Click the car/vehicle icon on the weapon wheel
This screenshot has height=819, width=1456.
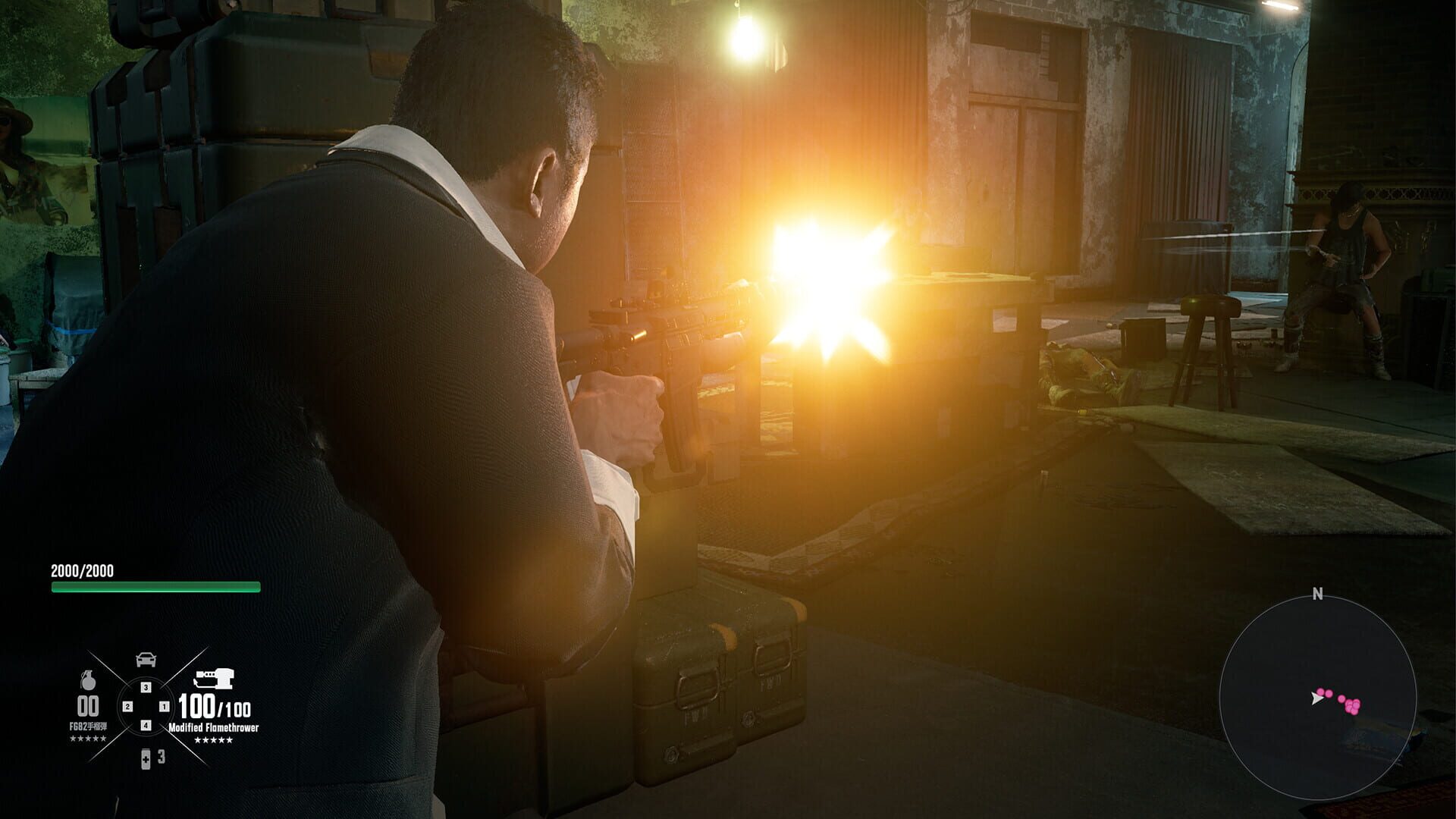pyautogui.click(x=146, y=659)
